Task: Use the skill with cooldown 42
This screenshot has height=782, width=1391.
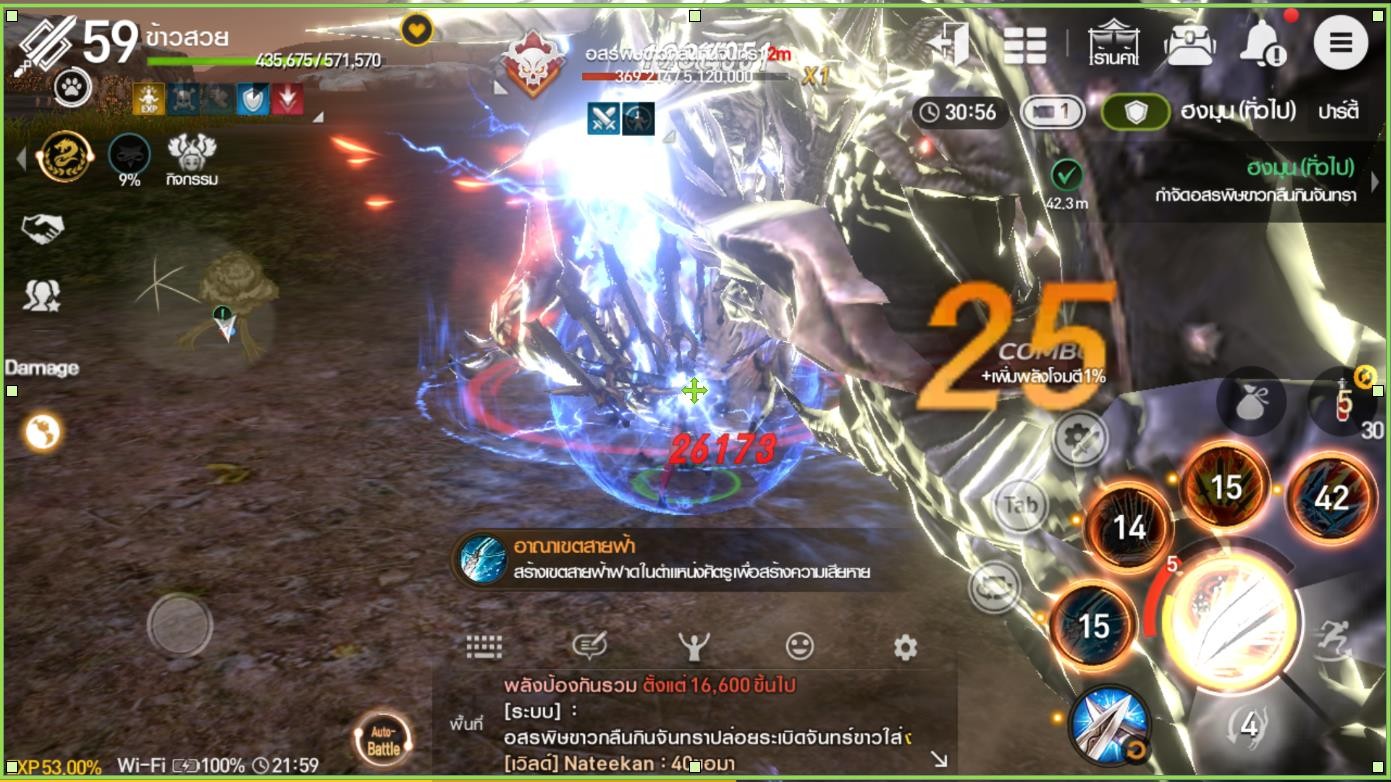Action: pos(1331,498)
